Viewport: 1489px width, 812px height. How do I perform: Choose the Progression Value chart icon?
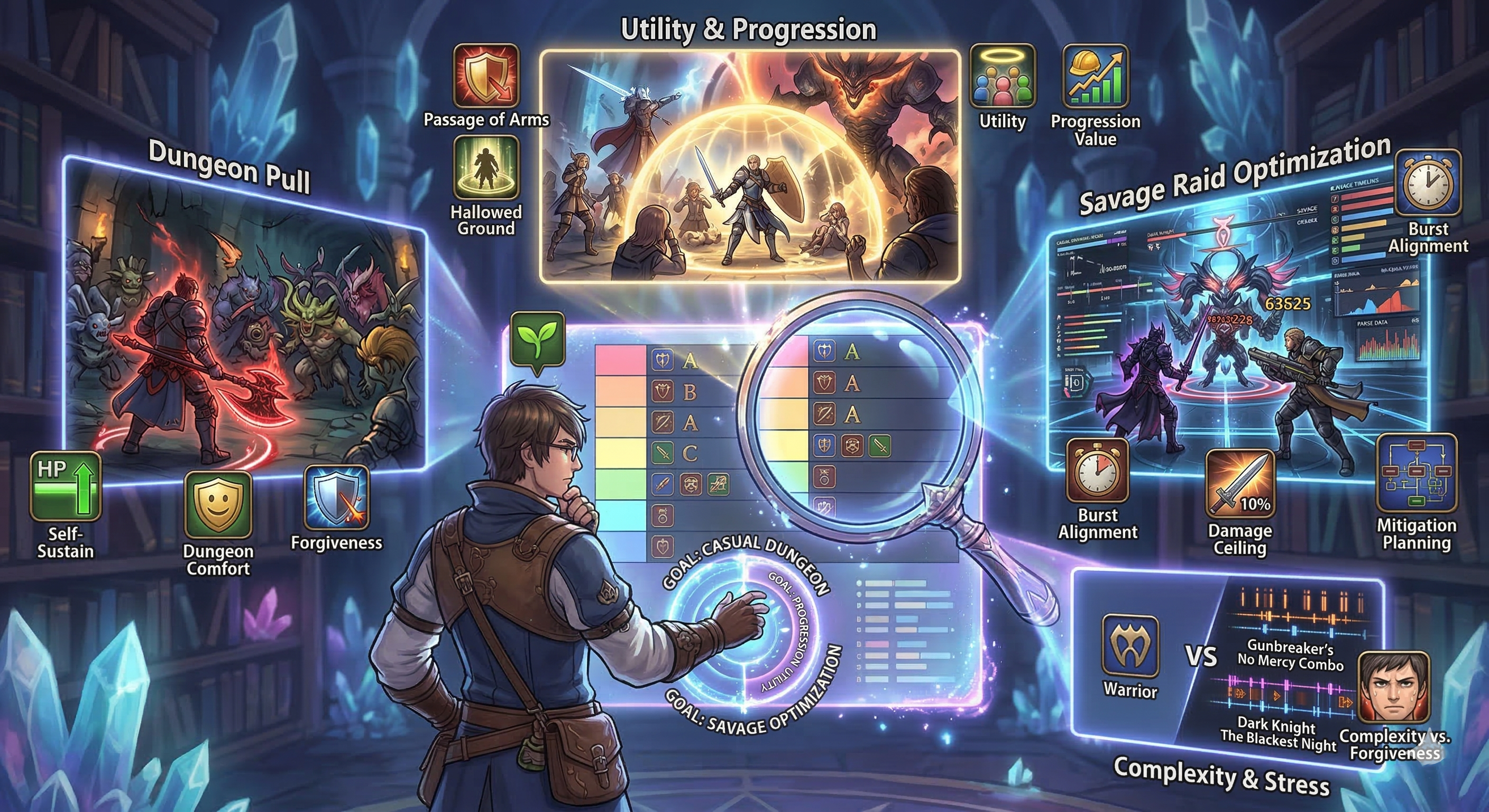pos(1095,77)
